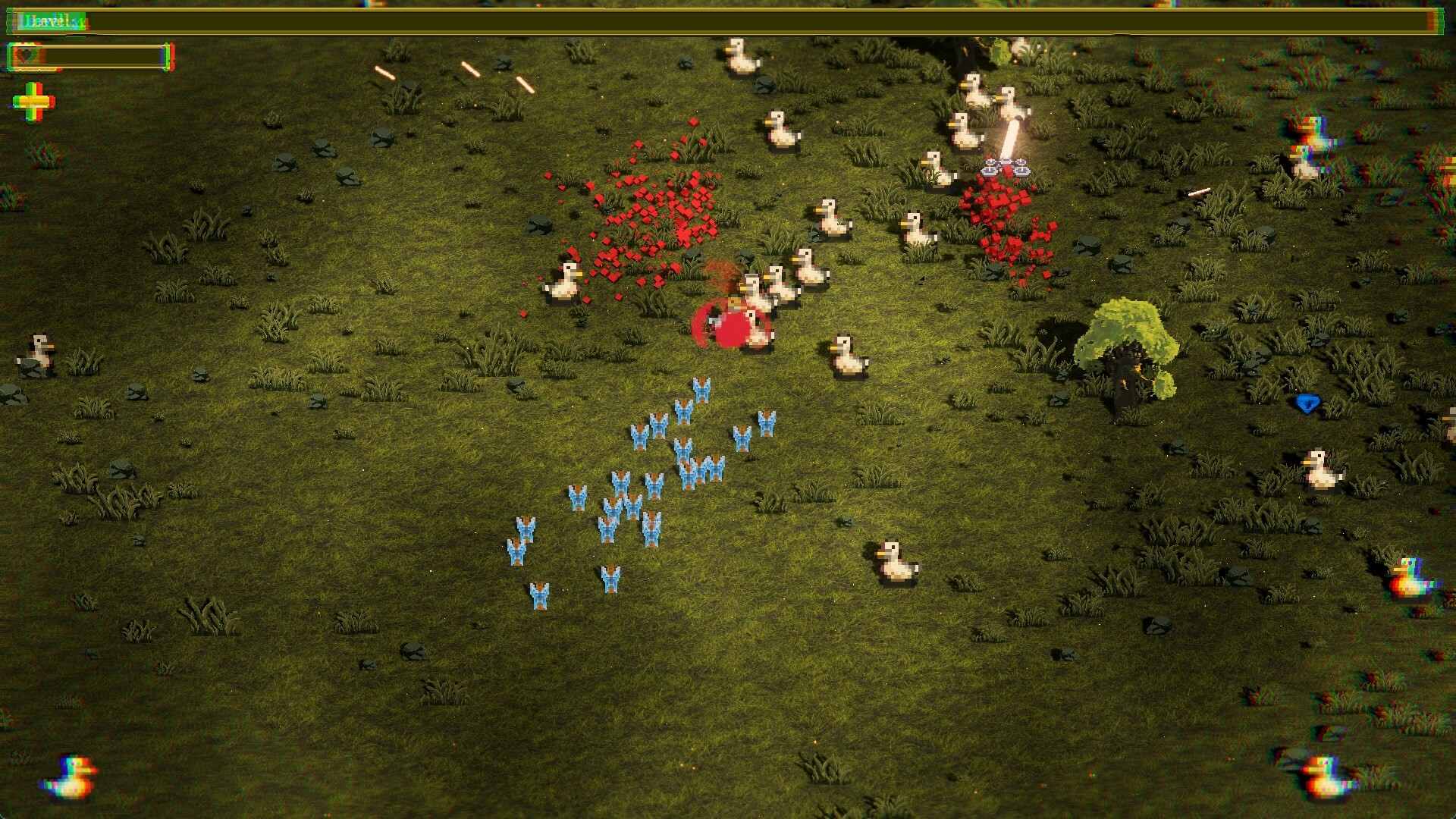The width and height of the screenshot is (1456, 819).
Task: Click the red cube pile under the drone
Action: tap(1001, 227)
